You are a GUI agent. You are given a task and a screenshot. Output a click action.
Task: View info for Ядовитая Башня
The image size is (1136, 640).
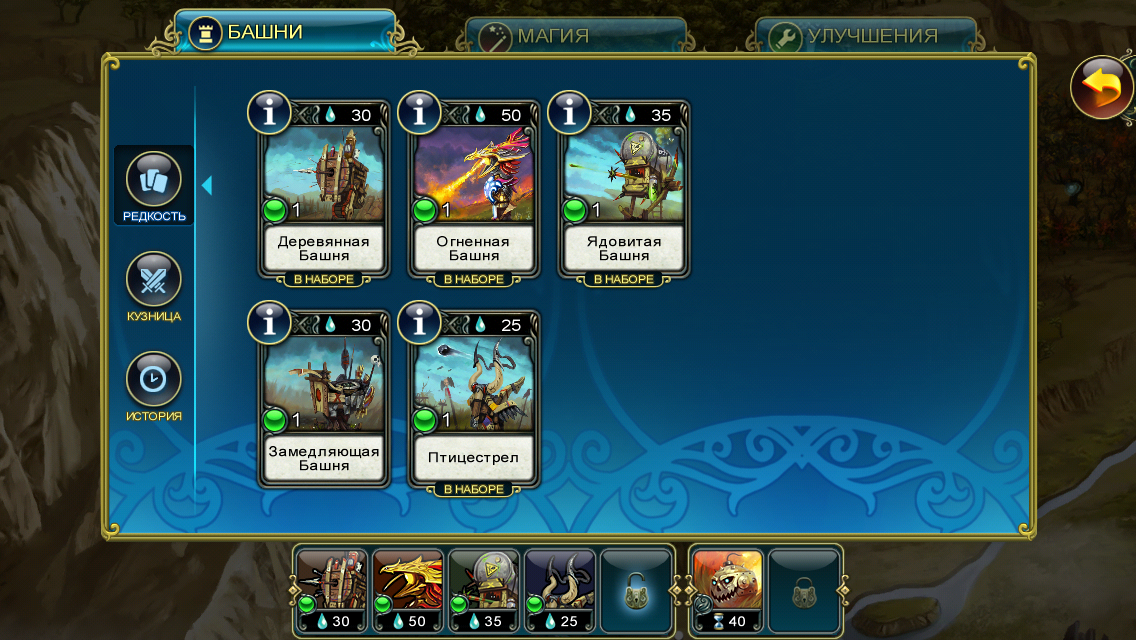[x=569, y=113]
